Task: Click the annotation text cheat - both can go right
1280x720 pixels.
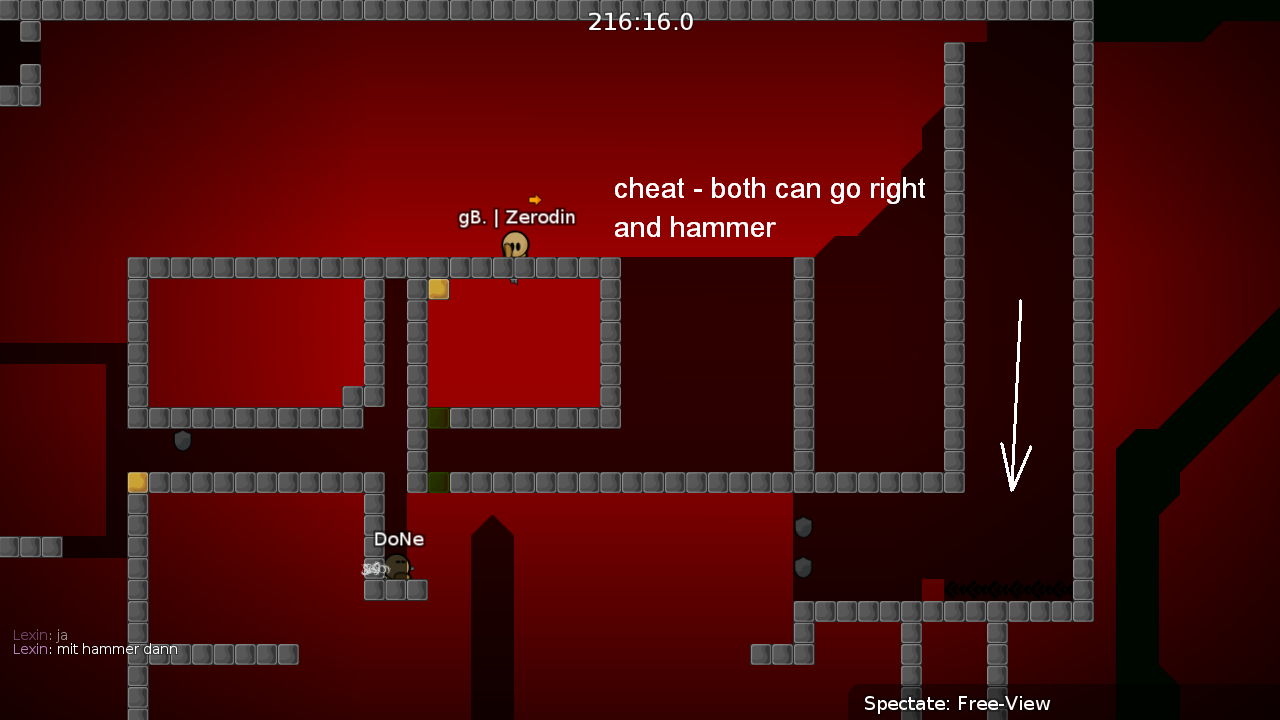Action: click(x=769, y=189)
